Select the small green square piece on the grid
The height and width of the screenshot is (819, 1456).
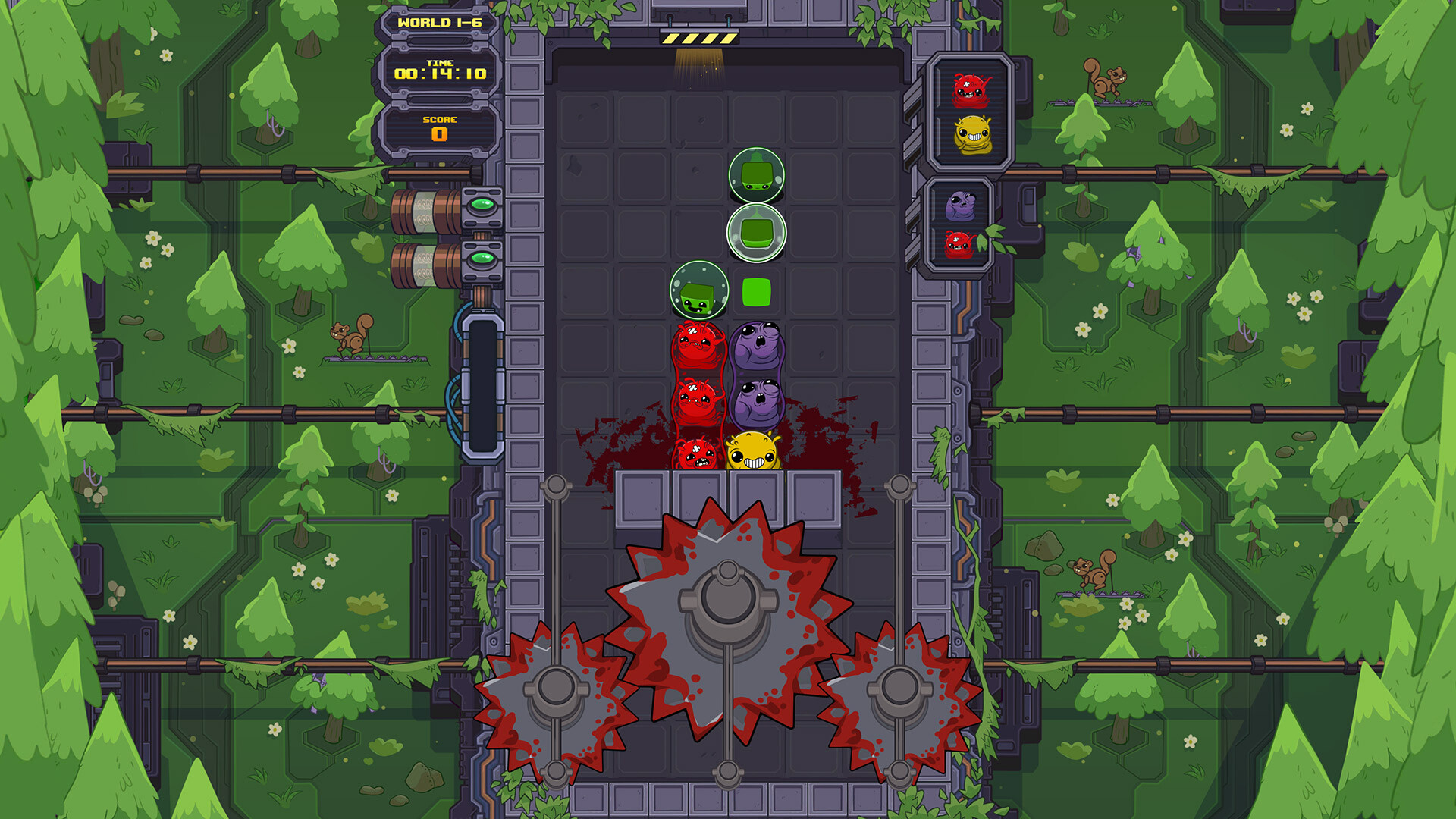[756, 290]
